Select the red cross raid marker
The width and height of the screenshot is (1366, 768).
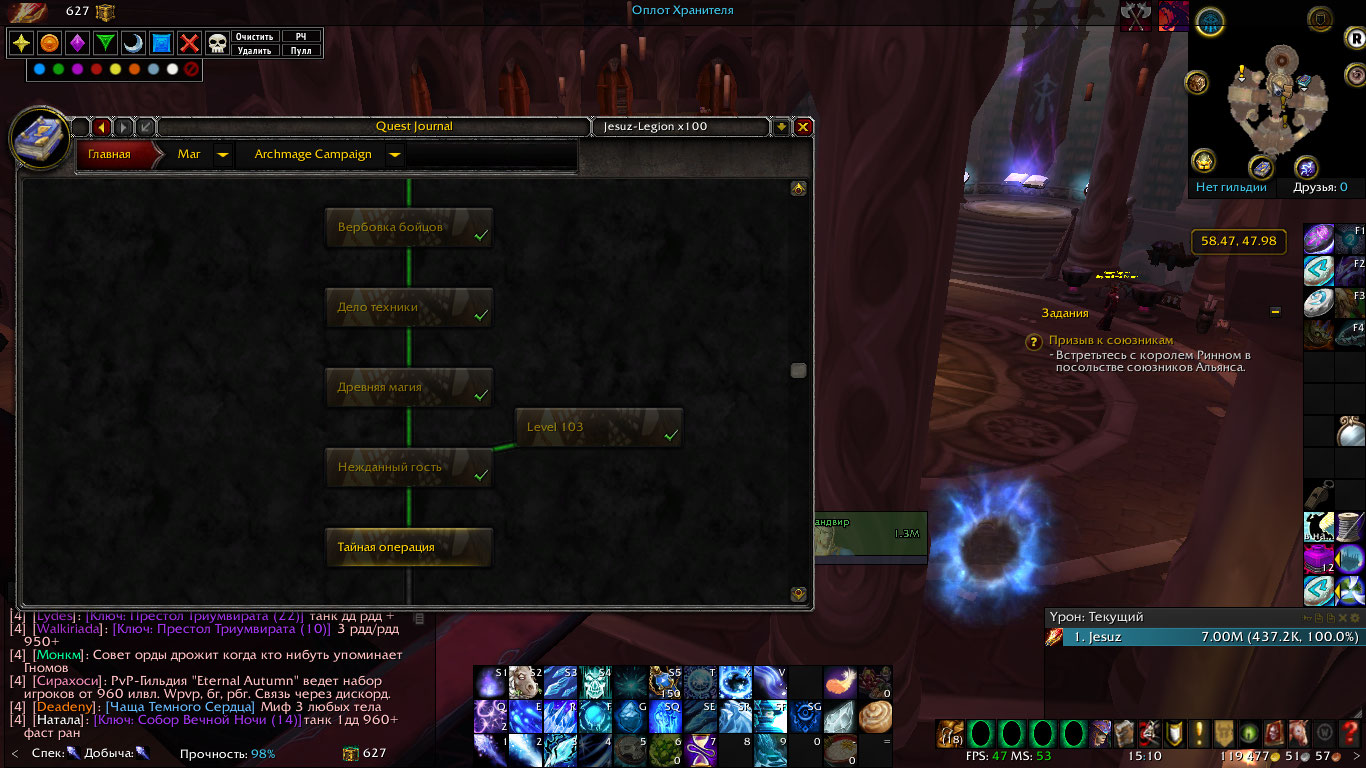pos(189,43)
